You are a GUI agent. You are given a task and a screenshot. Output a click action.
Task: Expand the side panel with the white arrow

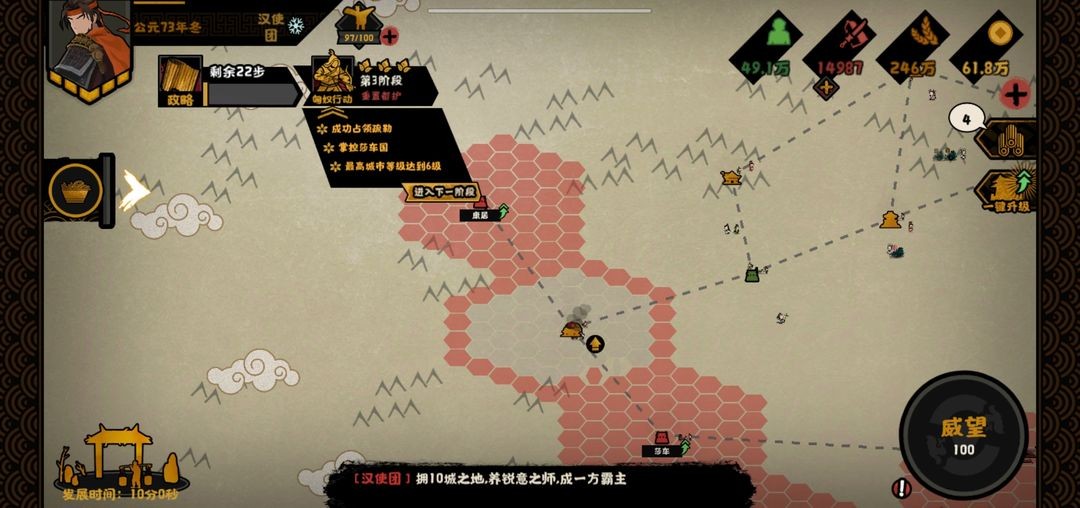(133, 190)
